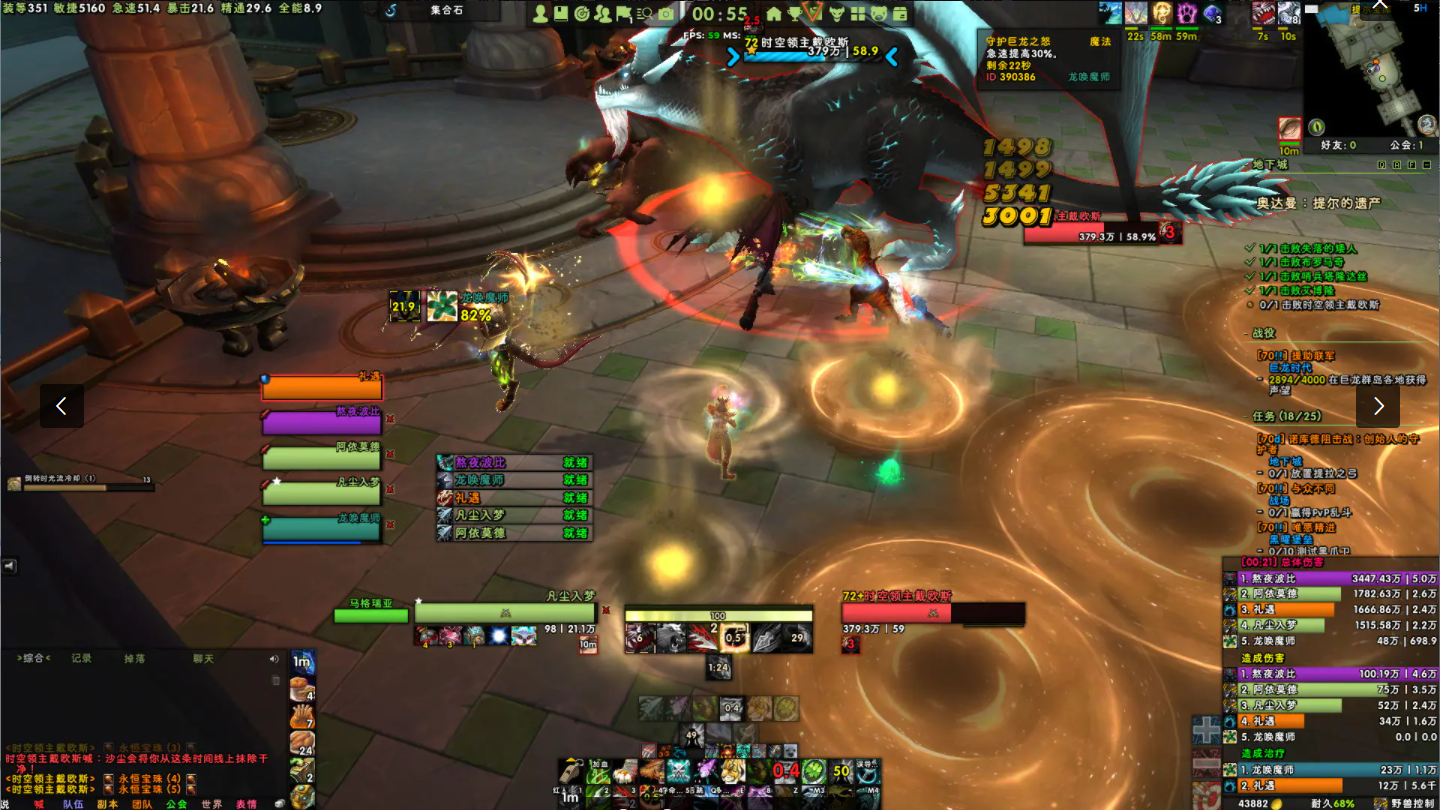The width and height of the screenshot is (1440, 810).
Task: Switch to the 记录 chat tab
Action: pos(82,658)
